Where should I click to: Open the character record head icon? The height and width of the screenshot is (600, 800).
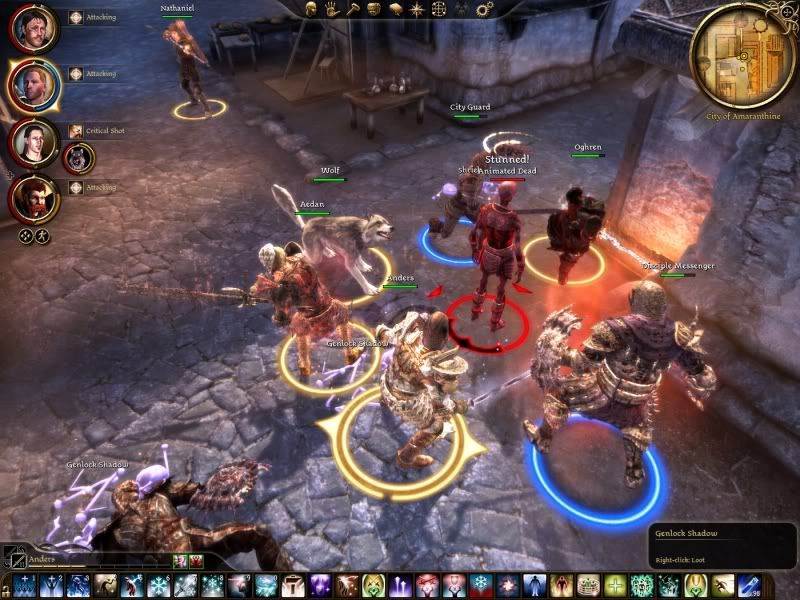pyautogui.click(x=309, y=8)
